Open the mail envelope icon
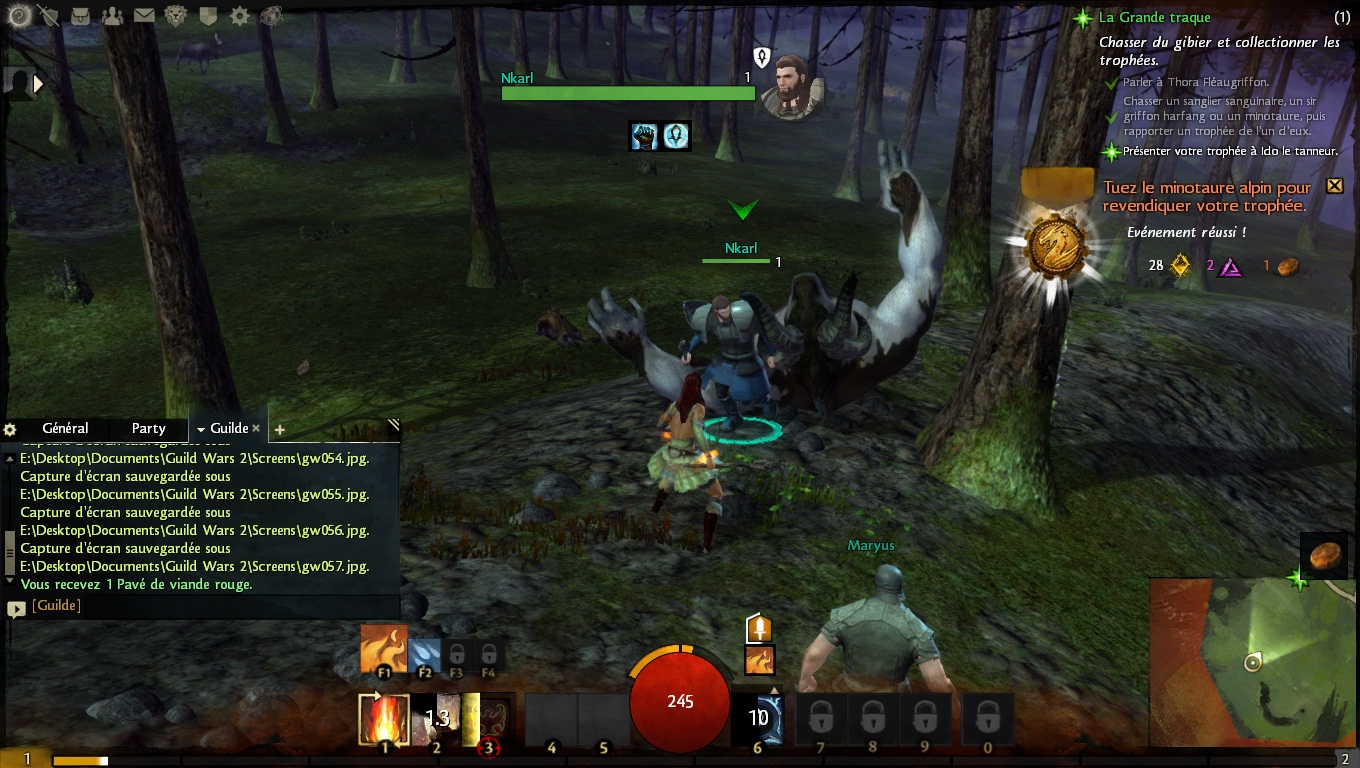Image resolution: width=1360 pixels, height=768 pixels. point(144,15)
